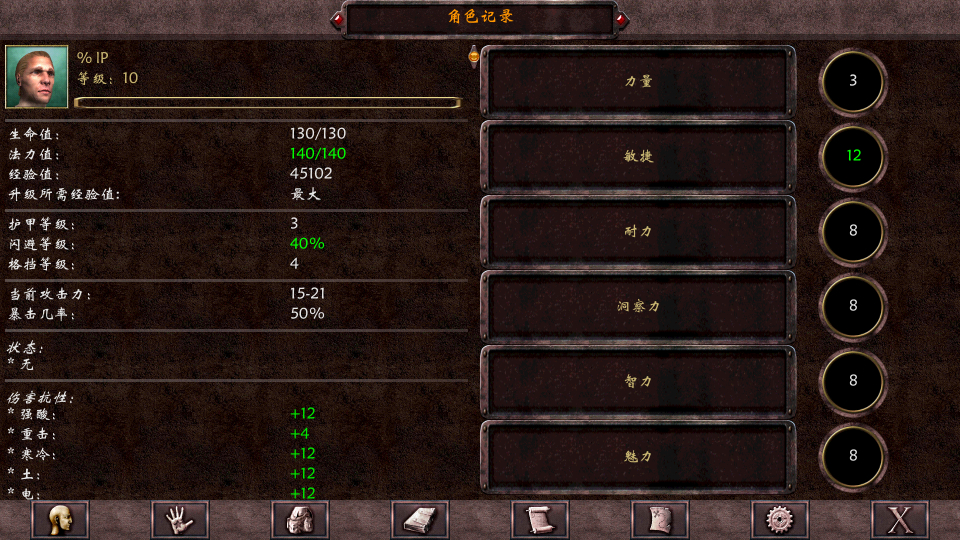Viewport: 960px width, 540px height.
Task: Open the backpack inventory
Action: click(300, 520)
